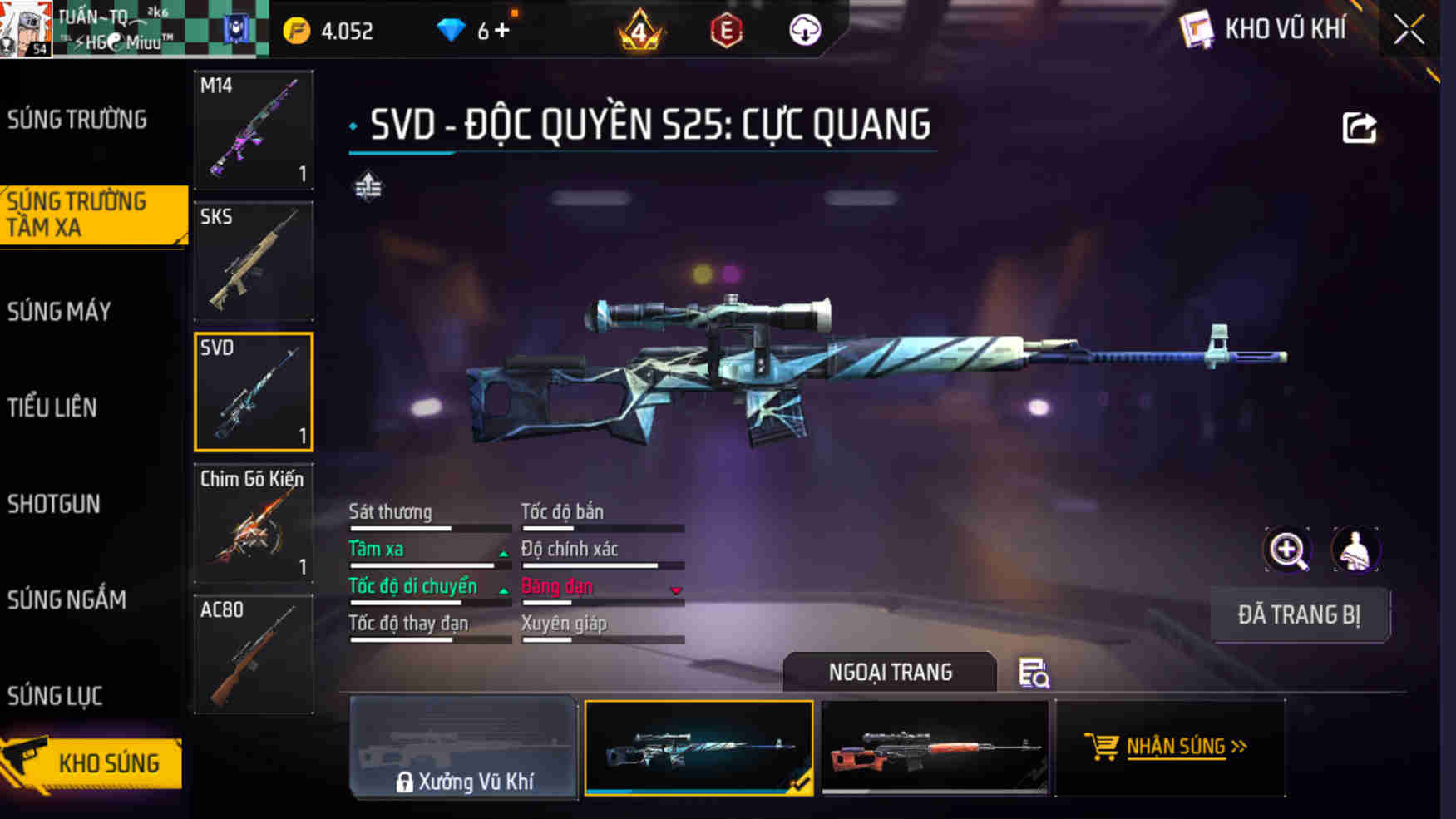This screenshot has height=819, width=1456.
Task: Open the magnifier weapon inspect icon
Action: click(1287, 550)
